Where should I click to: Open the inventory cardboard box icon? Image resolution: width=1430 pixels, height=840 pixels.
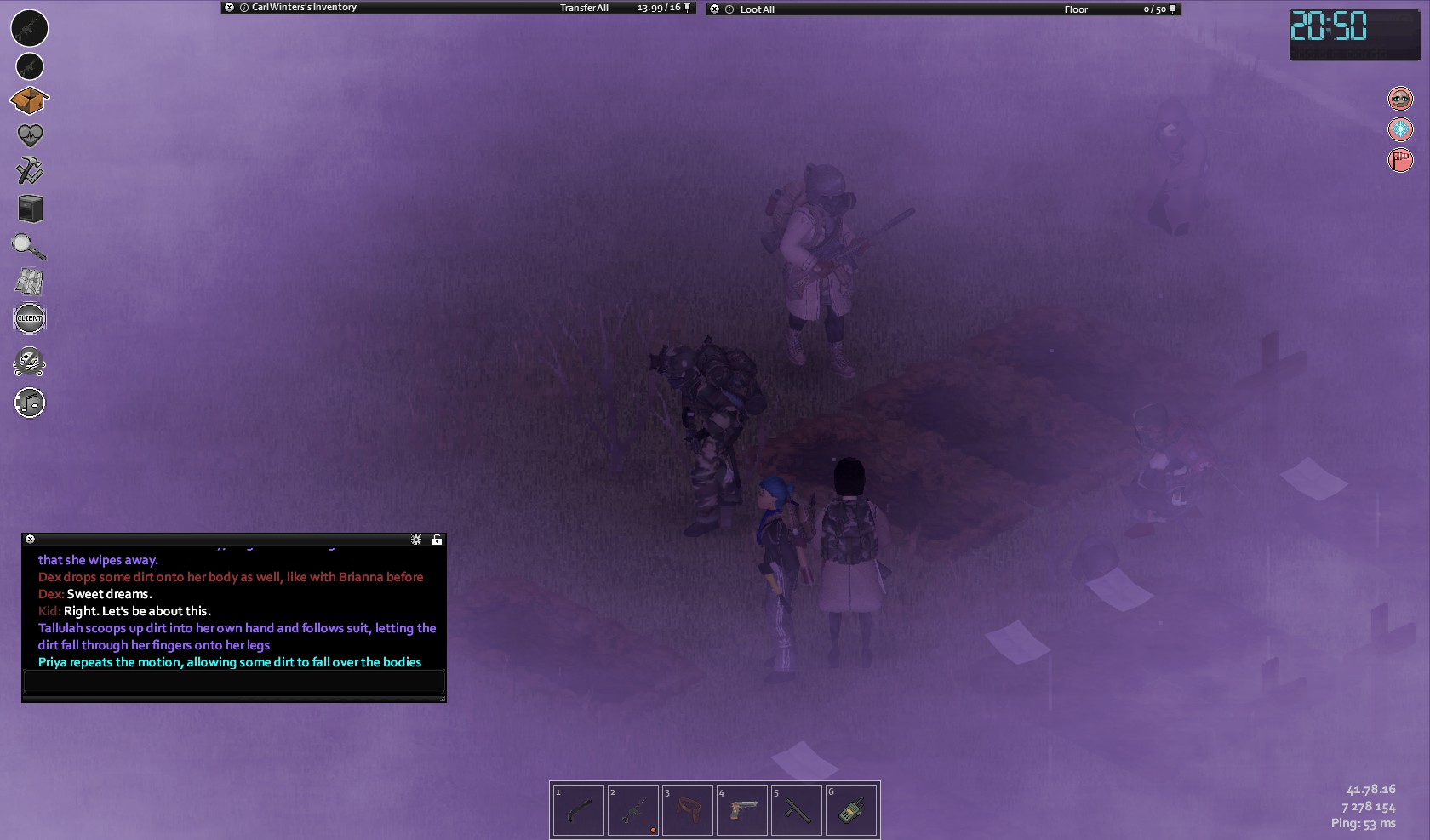point(29,101)
